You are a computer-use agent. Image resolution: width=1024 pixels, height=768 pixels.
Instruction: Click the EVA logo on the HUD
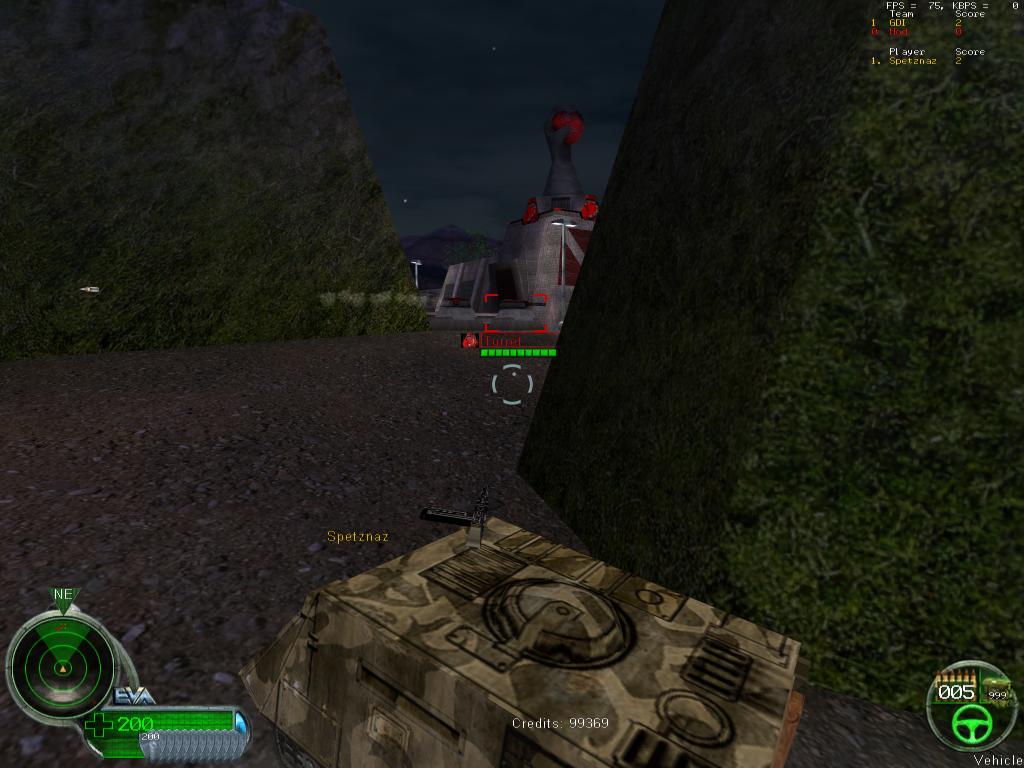134,697
